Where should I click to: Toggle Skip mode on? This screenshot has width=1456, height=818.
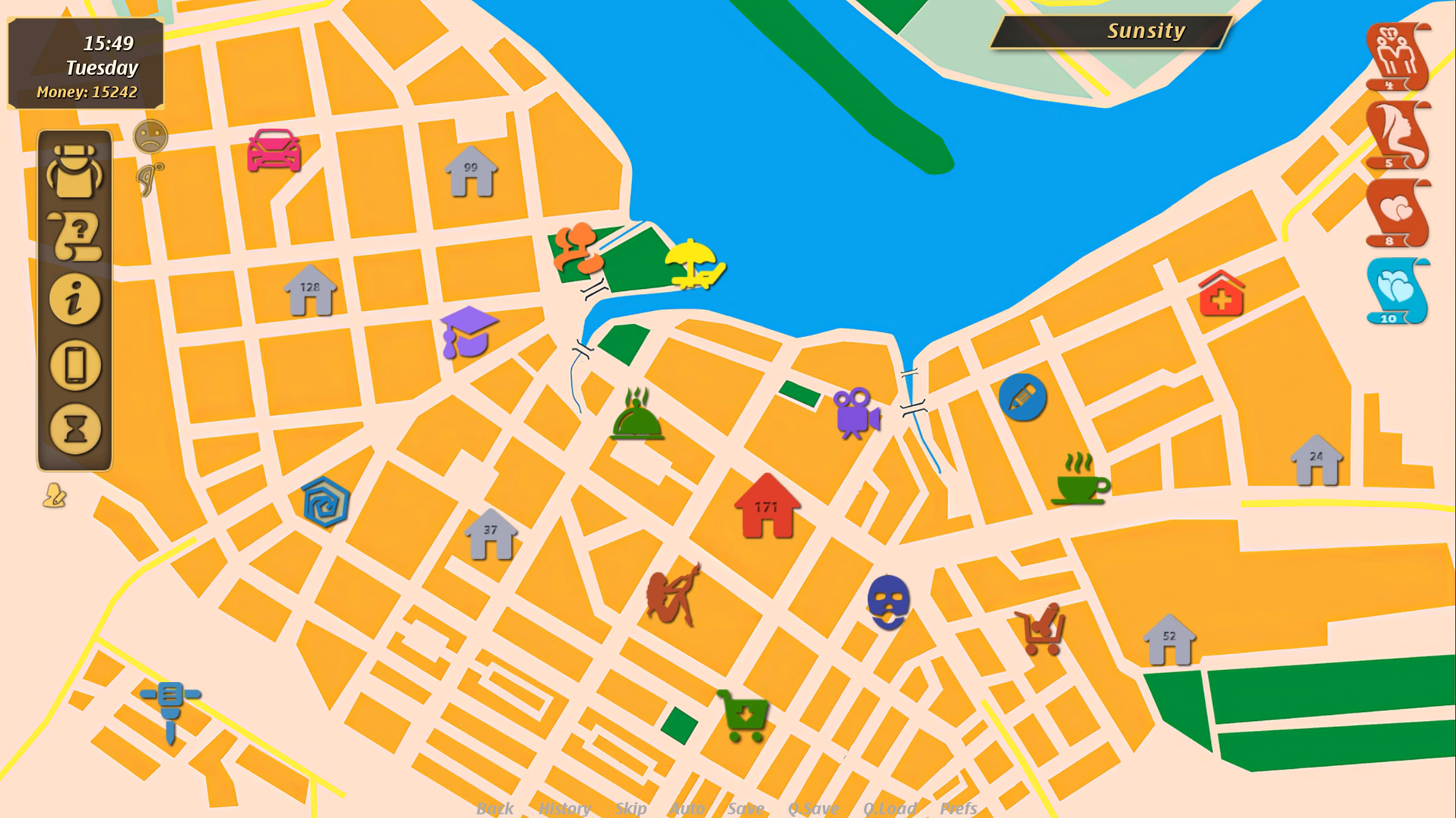pos(631,807)
